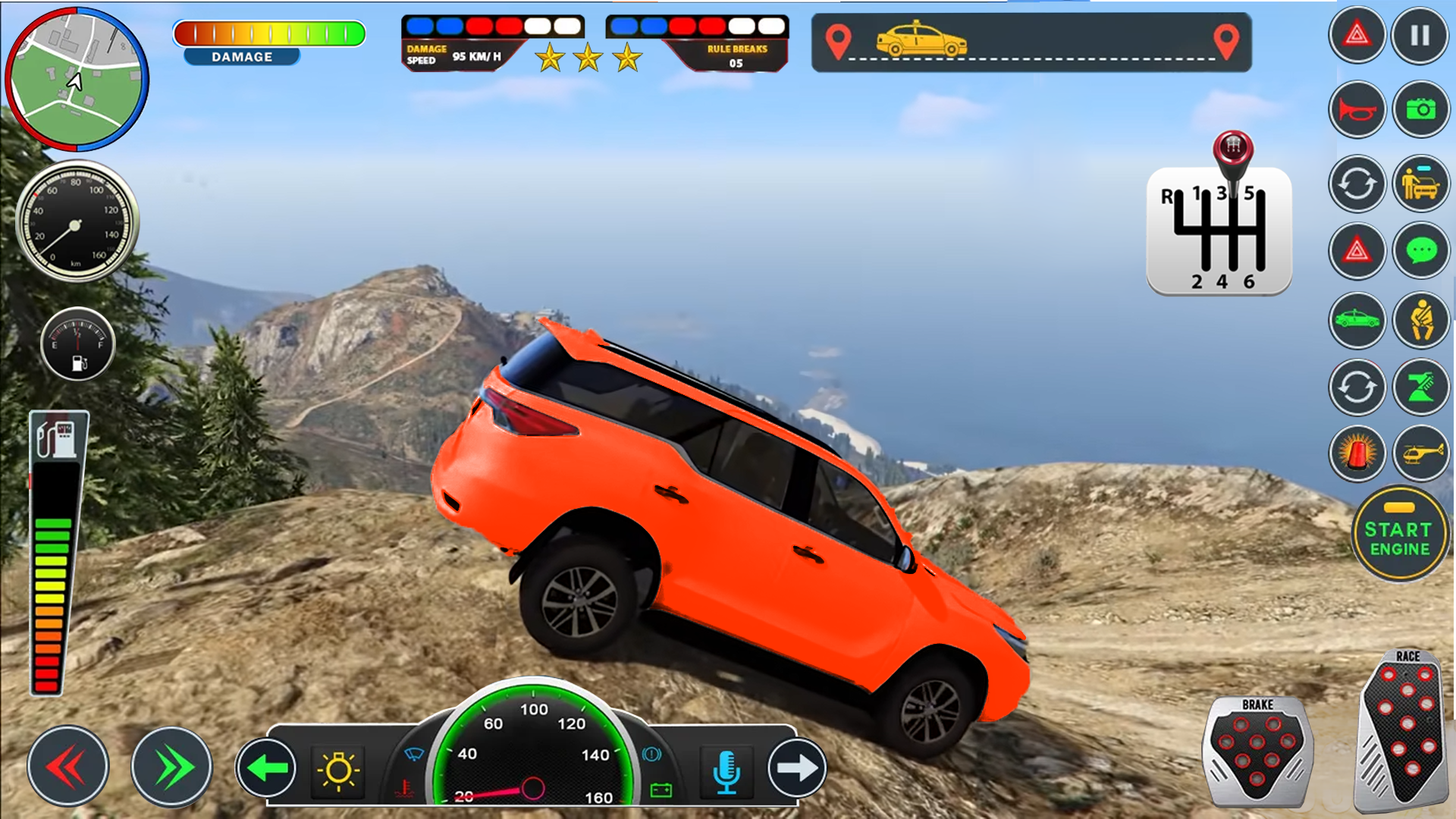The image size is (1456, 819).
Task: Select the taxi mode icon
Action: click(1357, 320)
